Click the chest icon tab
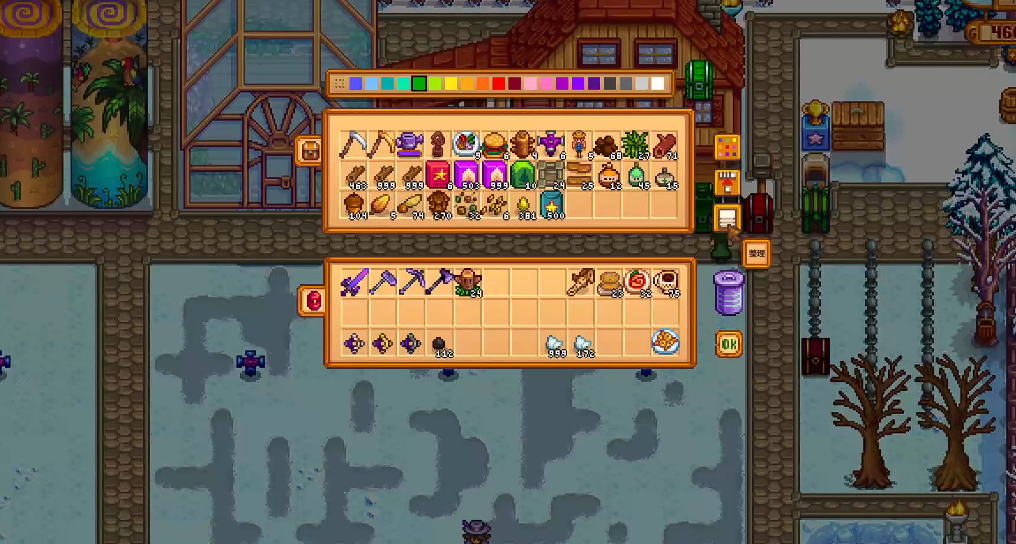 coord(310,151)
